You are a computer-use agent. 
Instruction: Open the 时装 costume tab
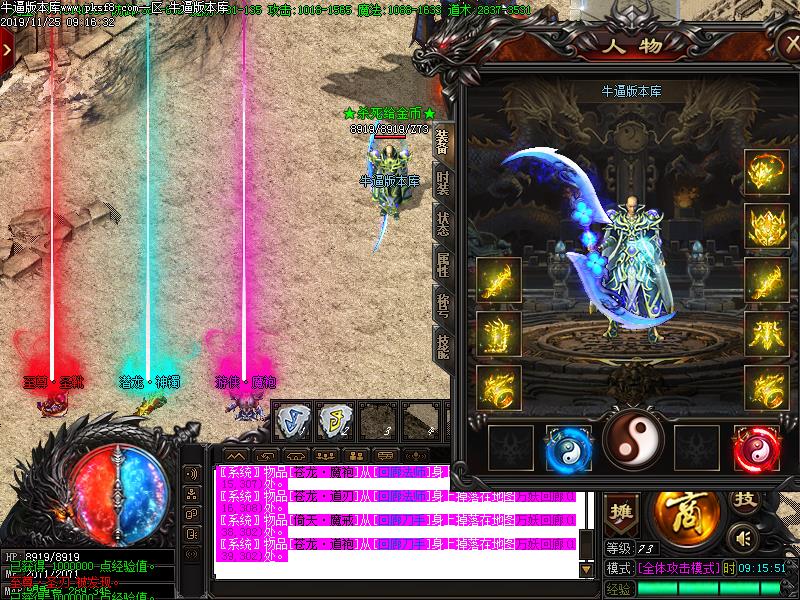coord(443,182)
